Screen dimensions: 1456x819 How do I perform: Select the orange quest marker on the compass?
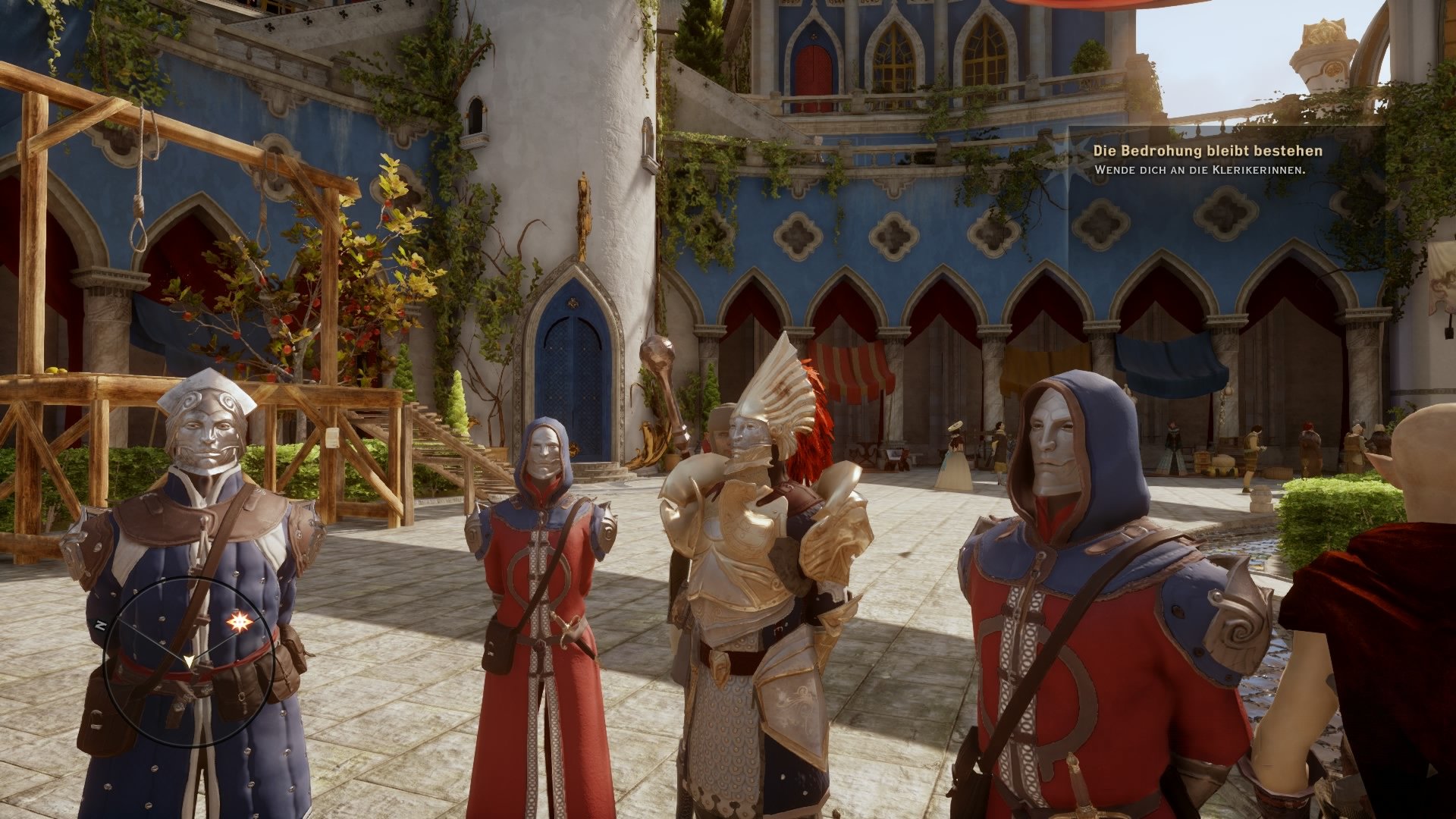tap(240, 620)
